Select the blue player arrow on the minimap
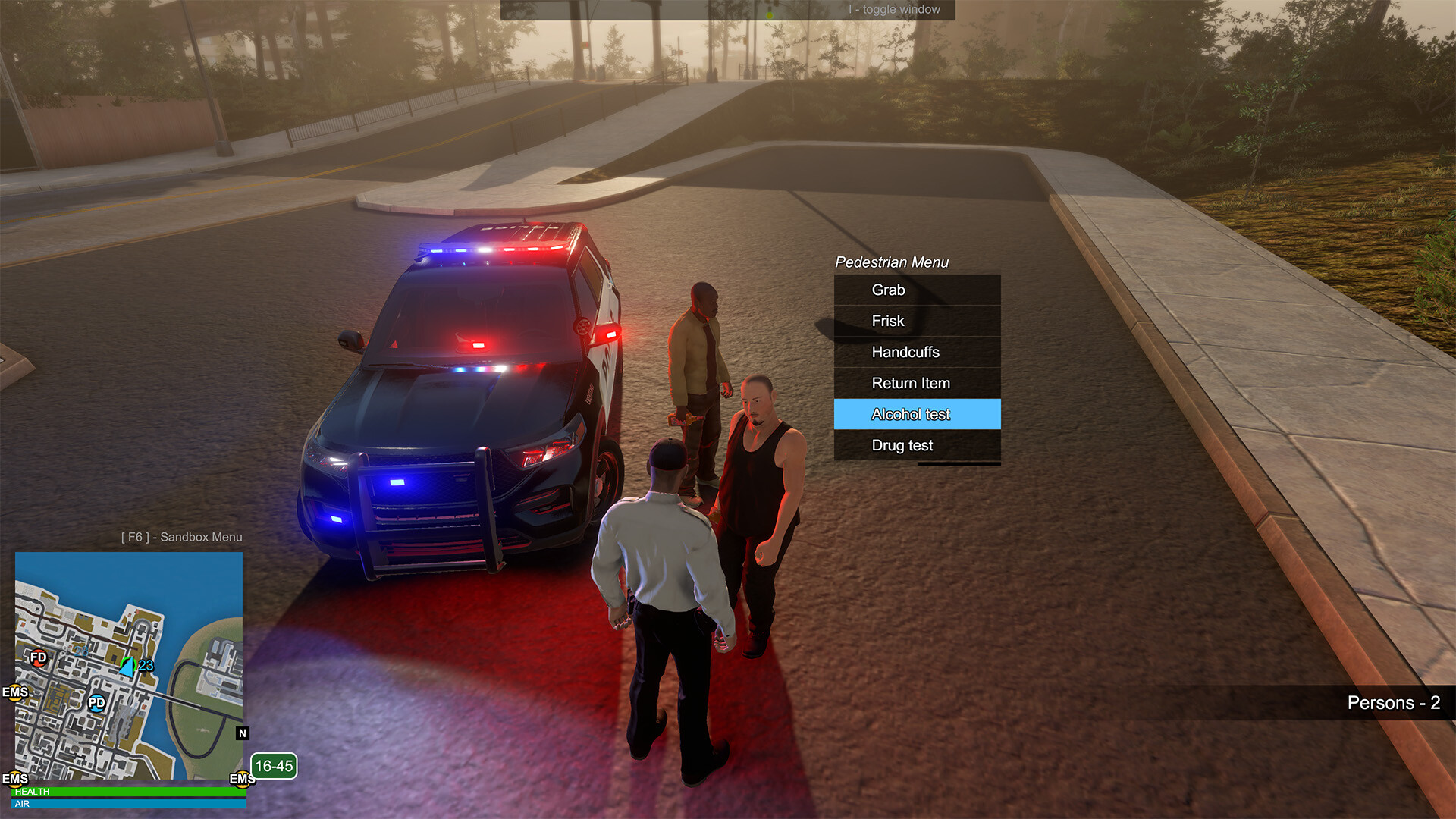Viewport: 1456px width, 819px height. pos(127,667)
